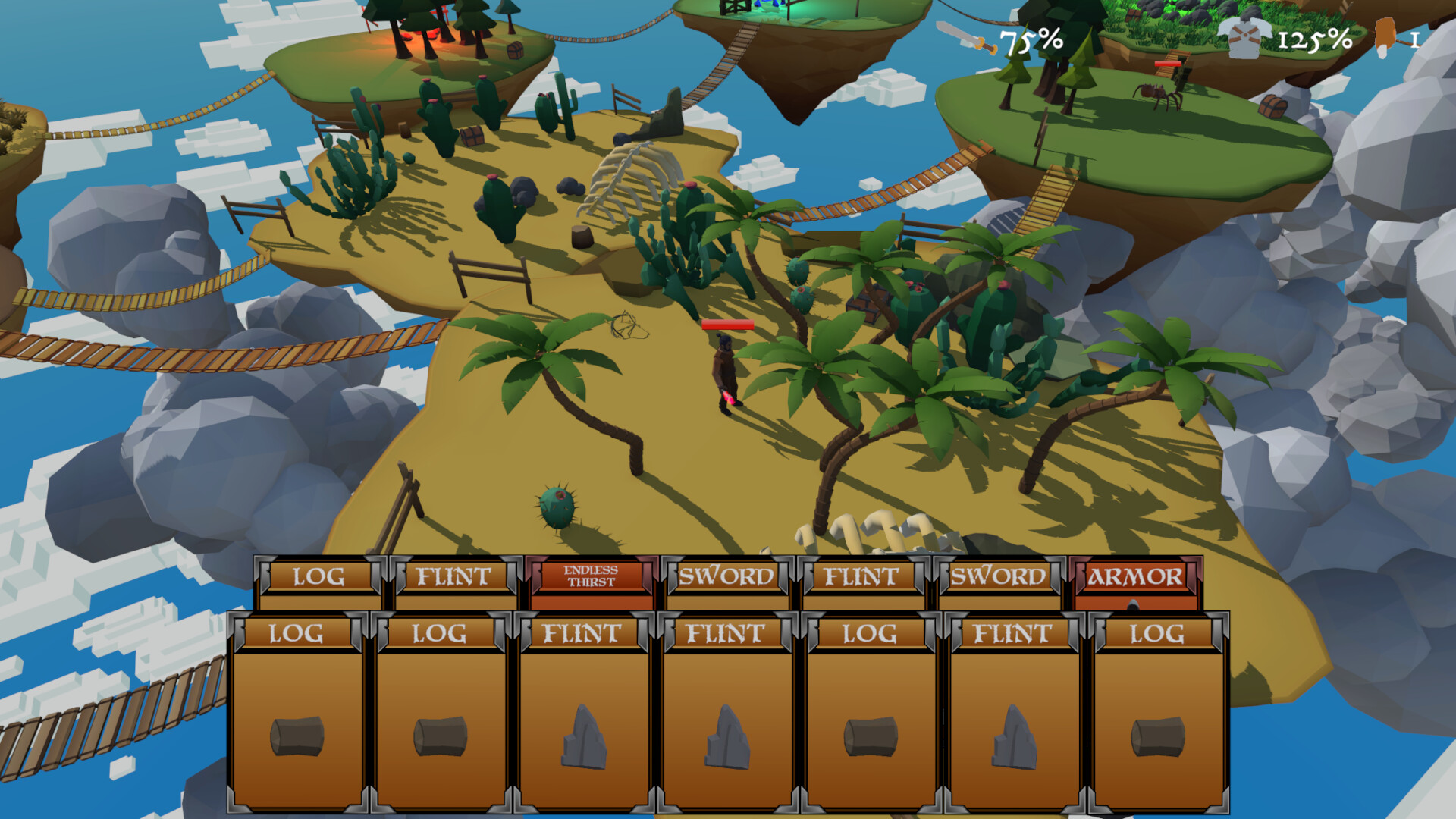Click the popsicle icon beside the count 1
This screenshot has width=1456, height=819.
pyautogui.click(x=1385, y=36)
